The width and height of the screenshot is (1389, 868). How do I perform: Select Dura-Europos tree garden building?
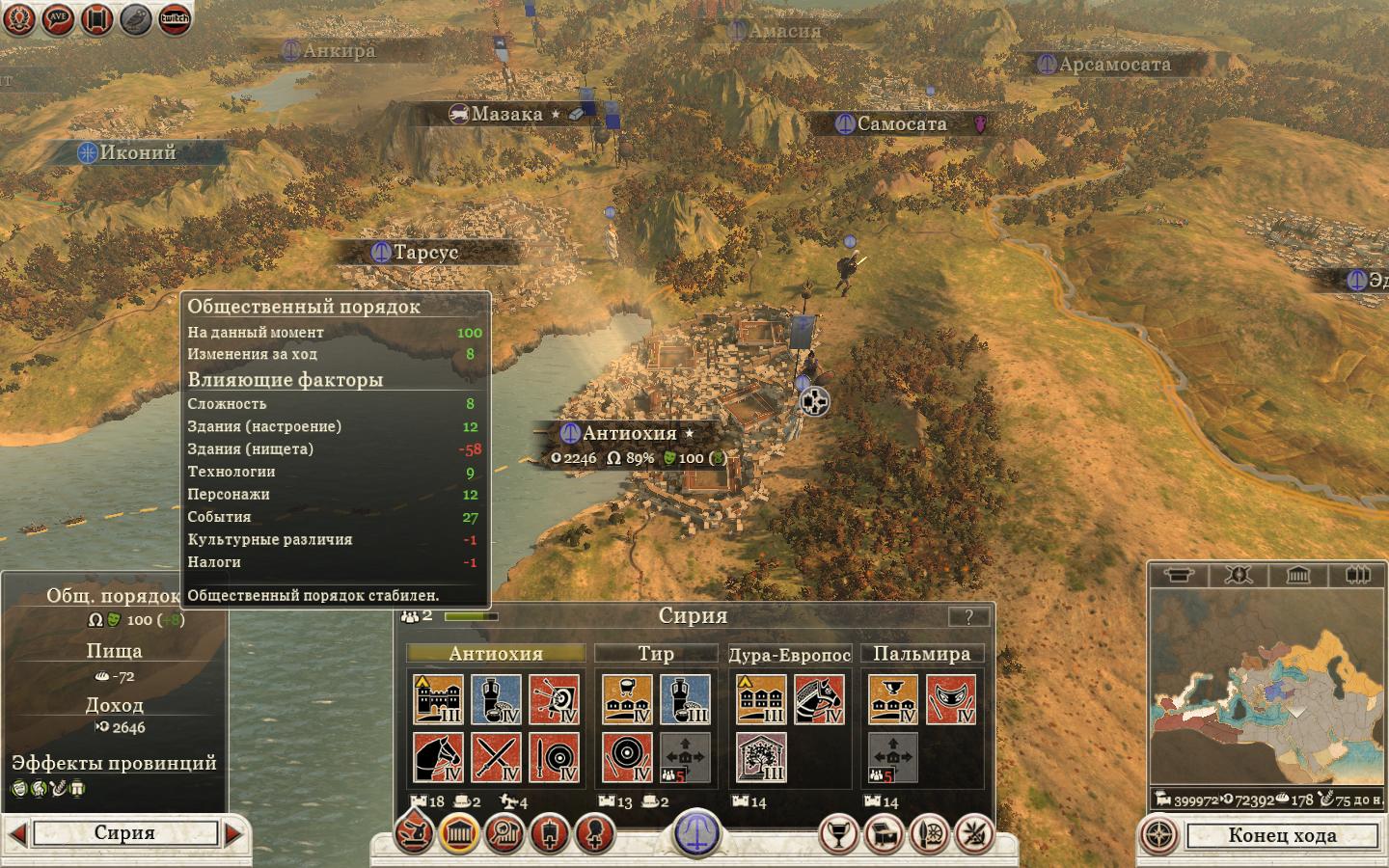[x=761, y=758]
